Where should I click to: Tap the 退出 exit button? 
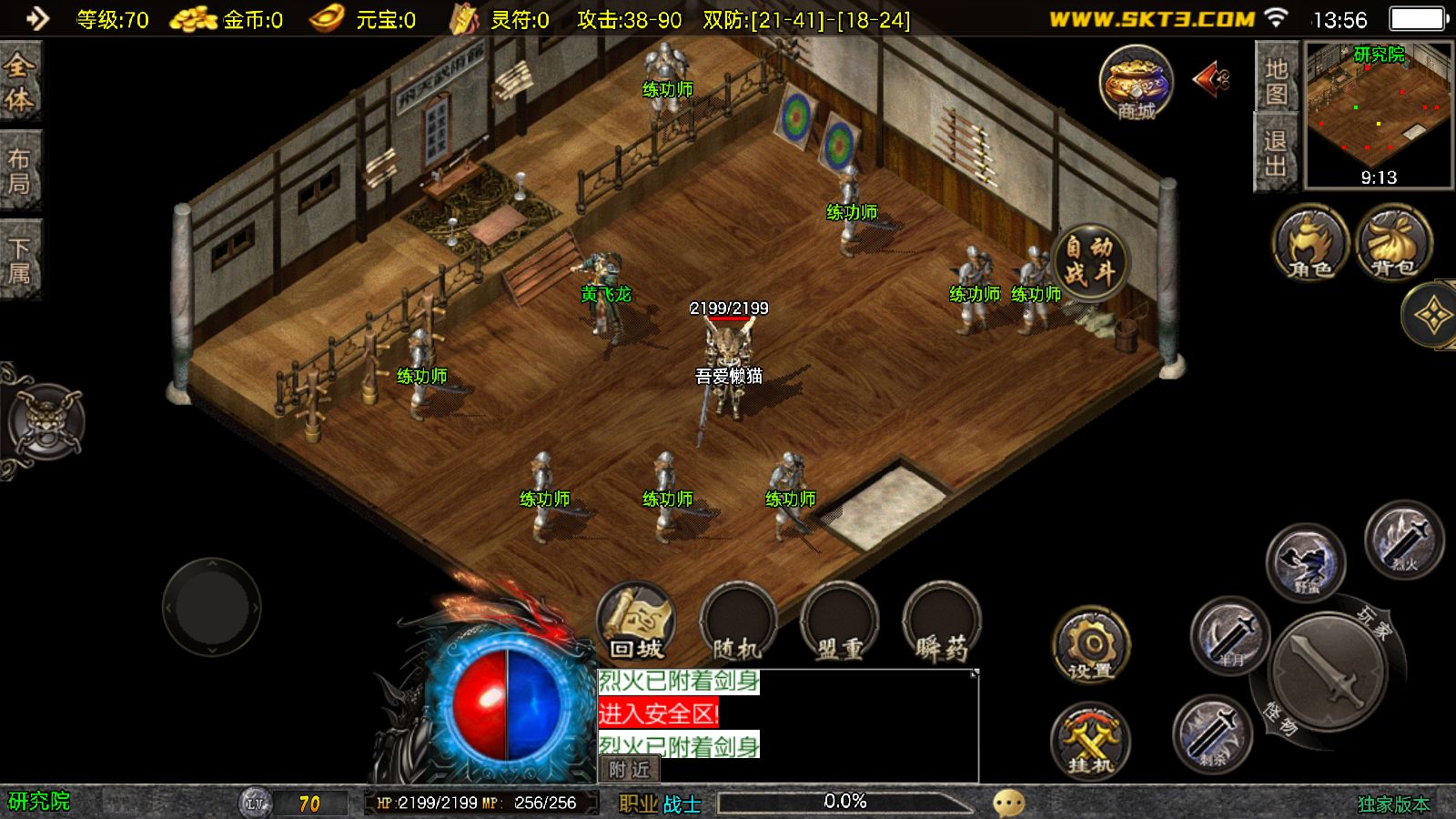(x=1276, y=153)
